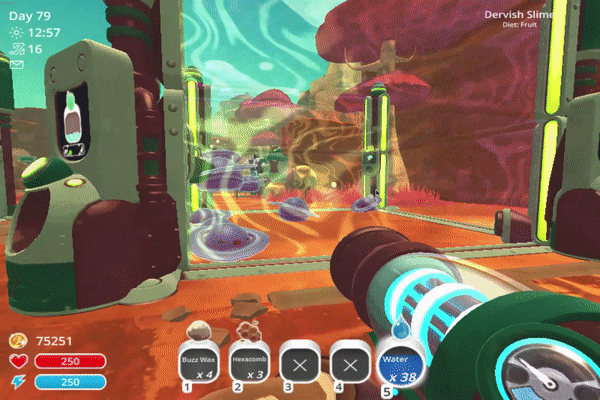The width and height of the screenshot is (600, 400).
Task: Switch to the Water tank slot
Action: coord(399,360)
